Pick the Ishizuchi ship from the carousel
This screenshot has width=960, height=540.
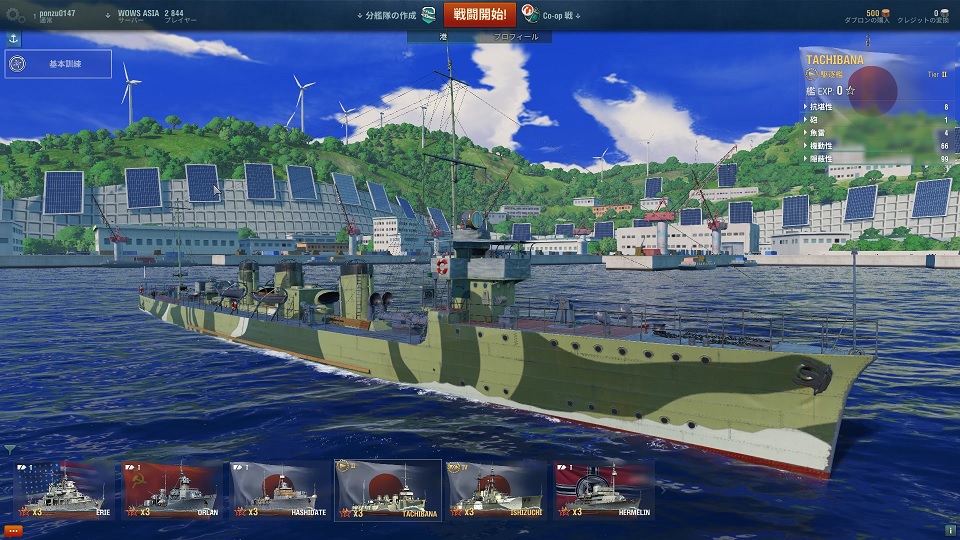(x=496, y=490)
